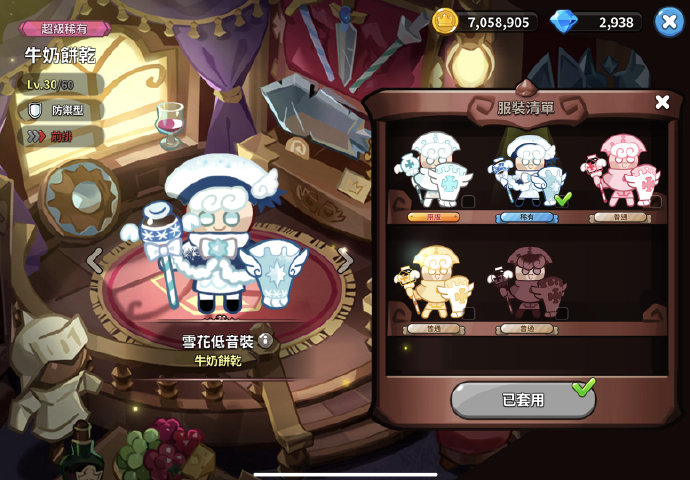The width and height of the screenshot is (690, 480).
Task: Tap the gold coin currency counter
Action: 487,22
